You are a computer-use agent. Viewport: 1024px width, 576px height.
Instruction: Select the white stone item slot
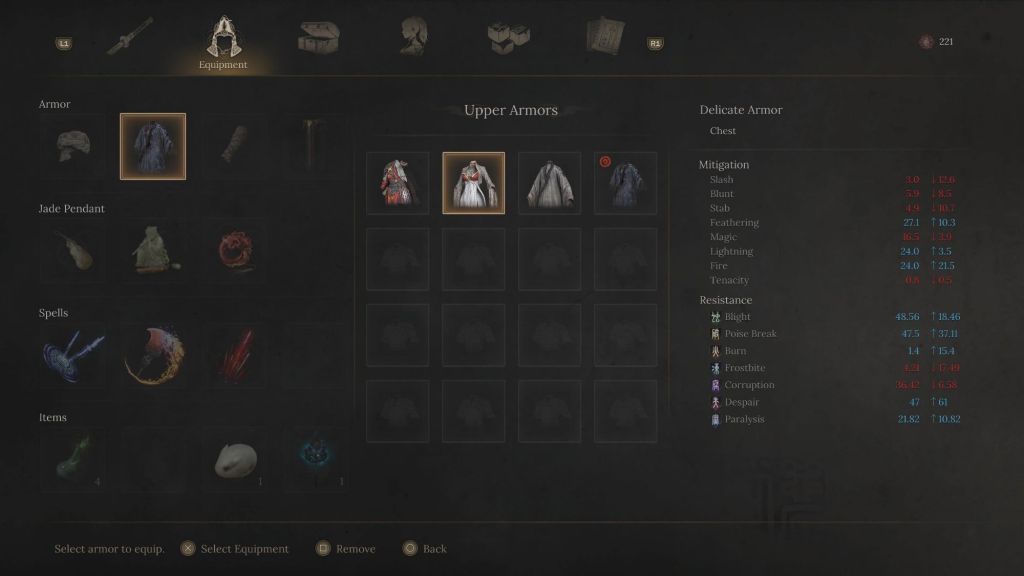point(235,459)
